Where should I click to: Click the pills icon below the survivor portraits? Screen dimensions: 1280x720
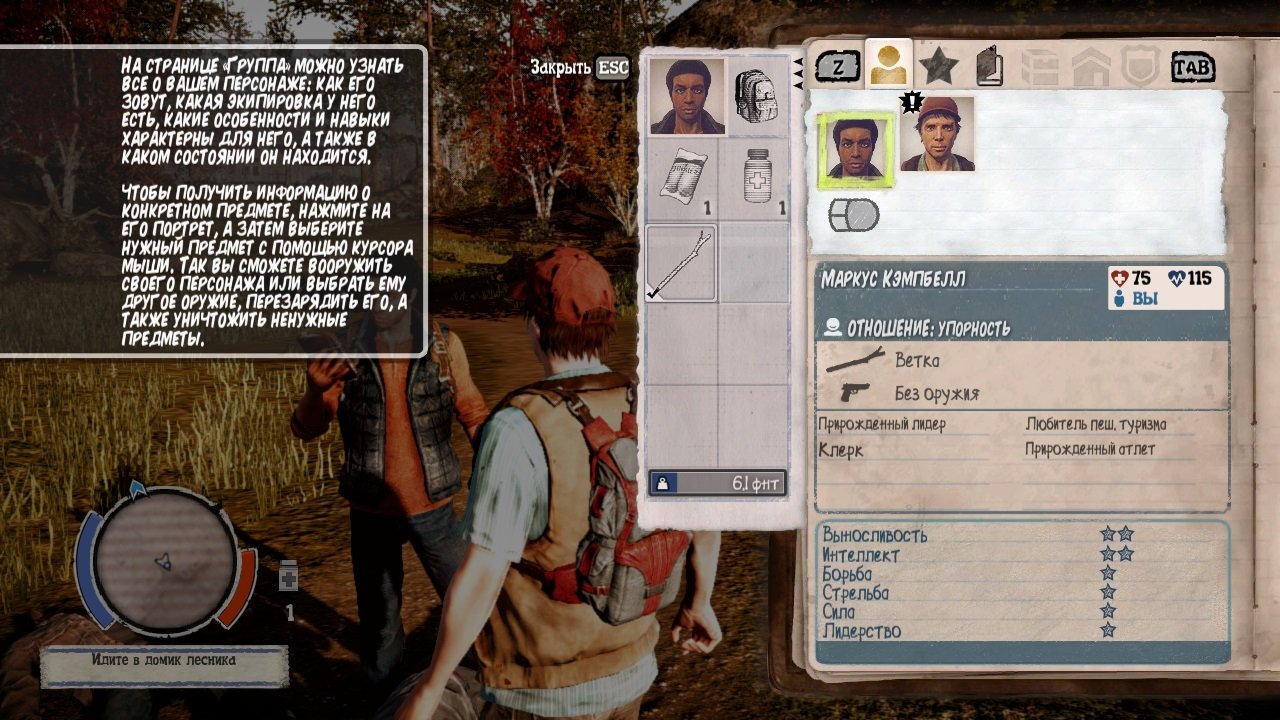[855, 213]
